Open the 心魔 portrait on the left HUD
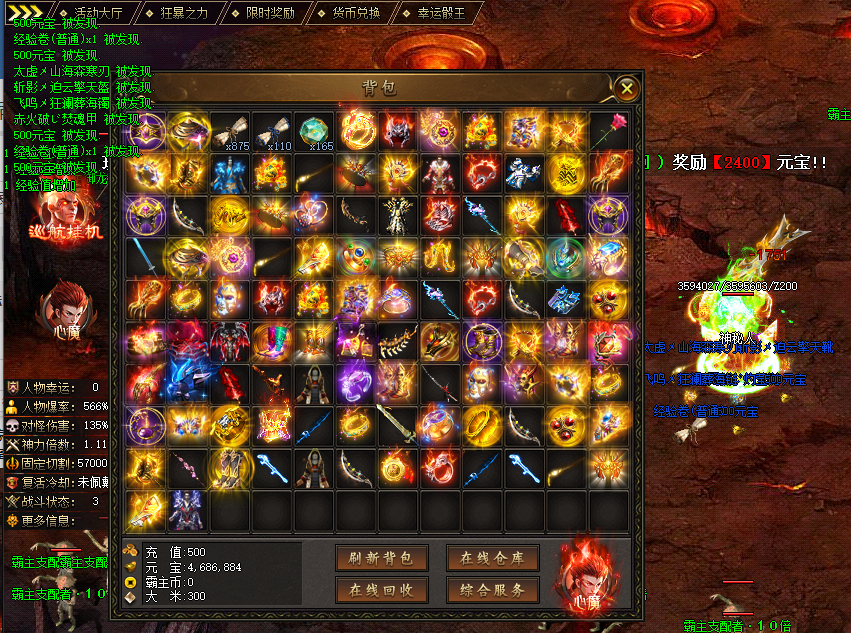This screenshot has height=633, width=851. pos(66,308)
